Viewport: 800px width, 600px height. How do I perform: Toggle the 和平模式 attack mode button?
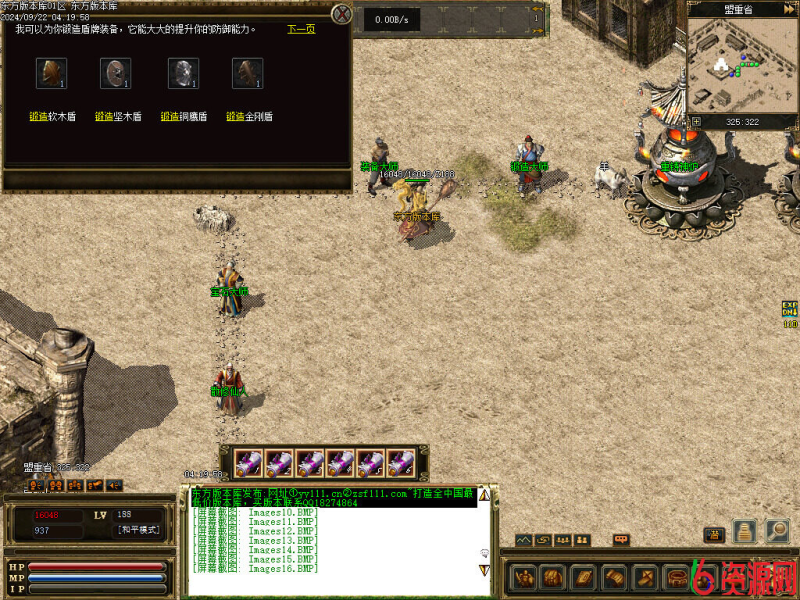tap(138, 530)
